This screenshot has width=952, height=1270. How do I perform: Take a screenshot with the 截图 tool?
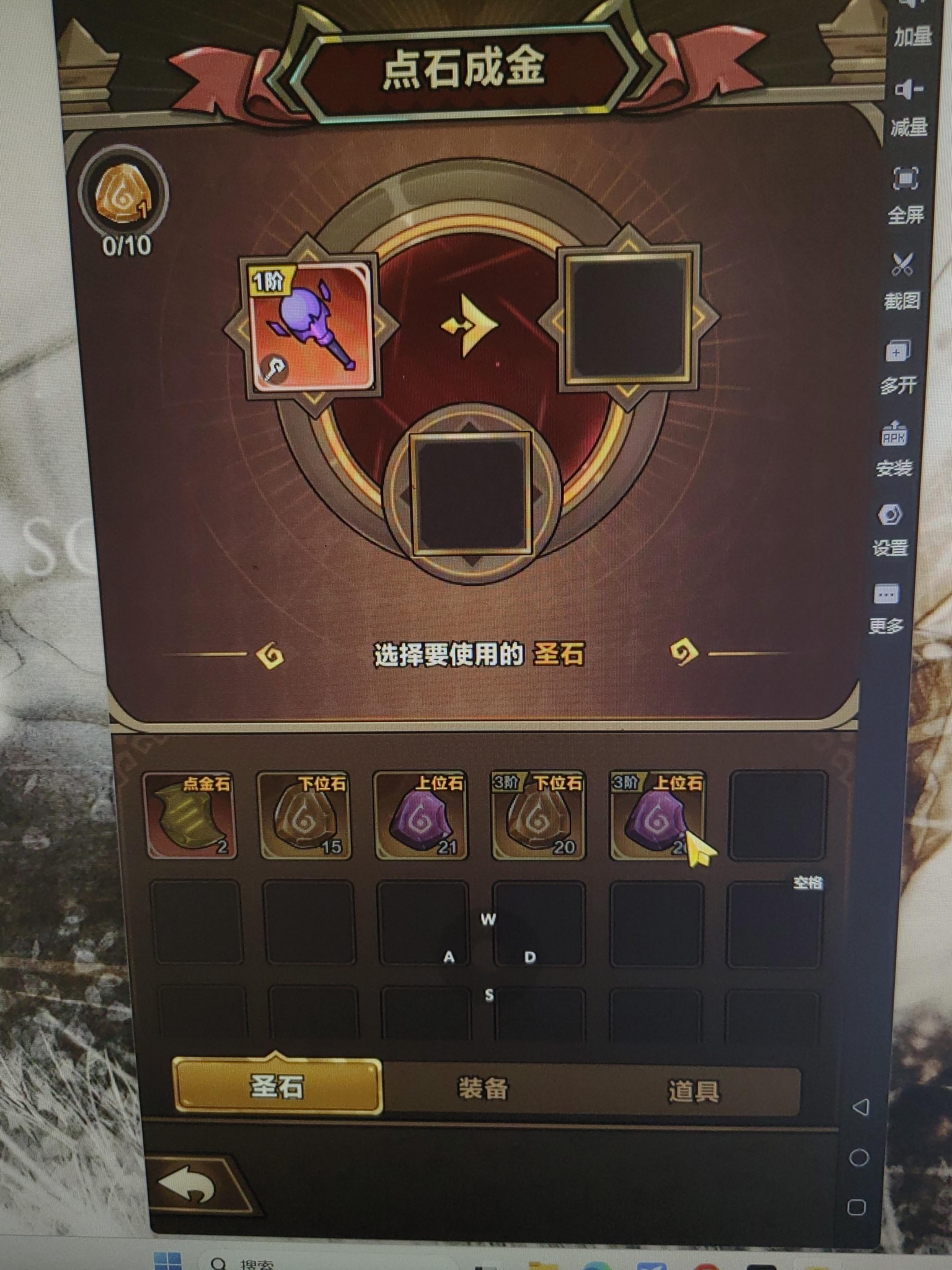pos(904,276)
